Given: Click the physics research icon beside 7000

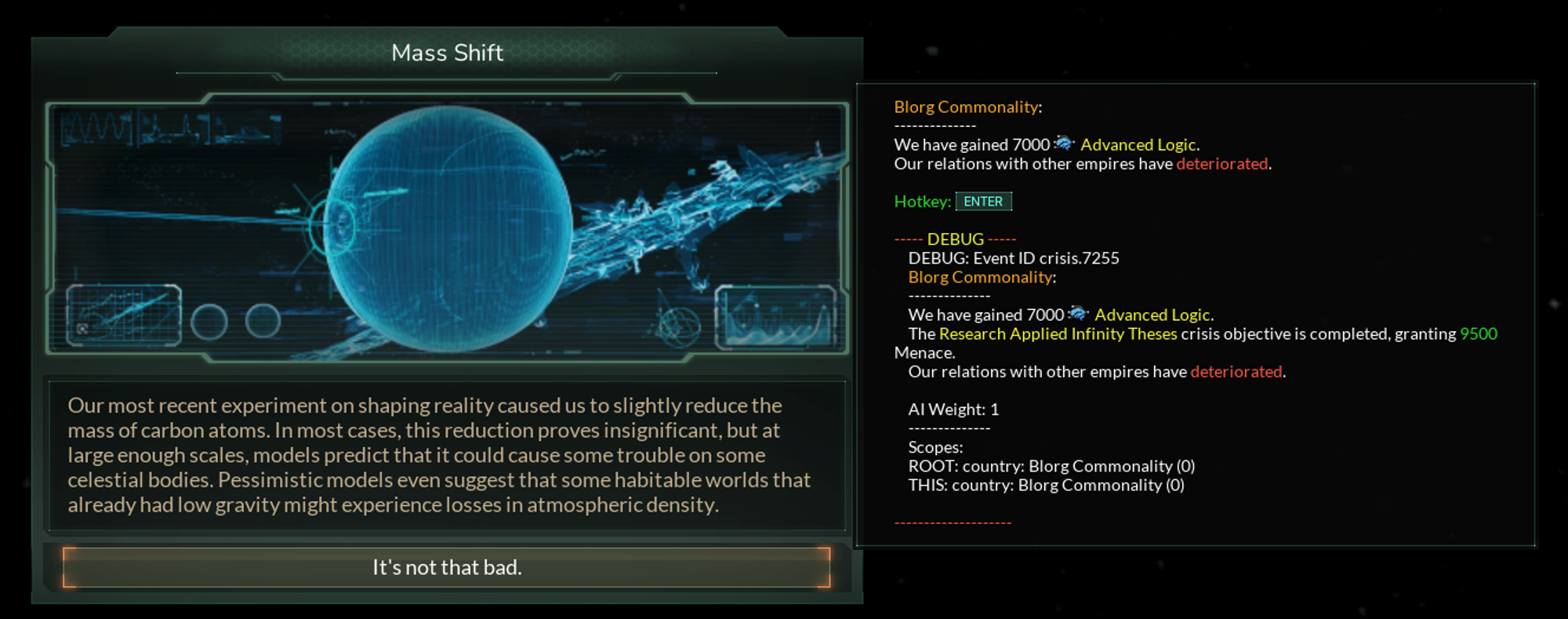Looking at the screenshot, I should coord(1062,144).
